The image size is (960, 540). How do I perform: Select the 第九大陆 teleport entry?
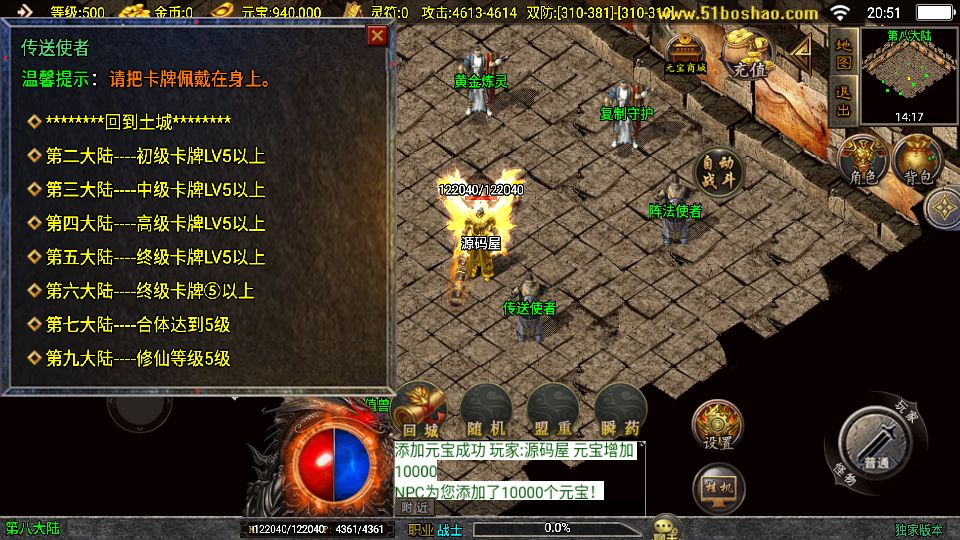pos(138,358)
